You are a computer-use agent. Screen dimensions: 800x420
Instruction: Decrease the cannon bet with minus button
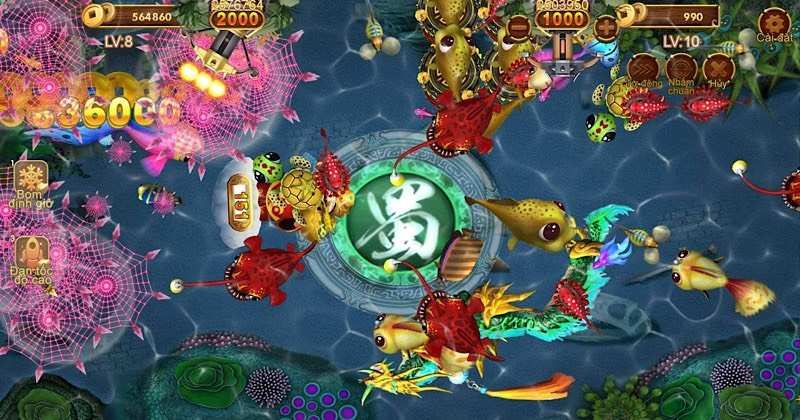[517, 27]
